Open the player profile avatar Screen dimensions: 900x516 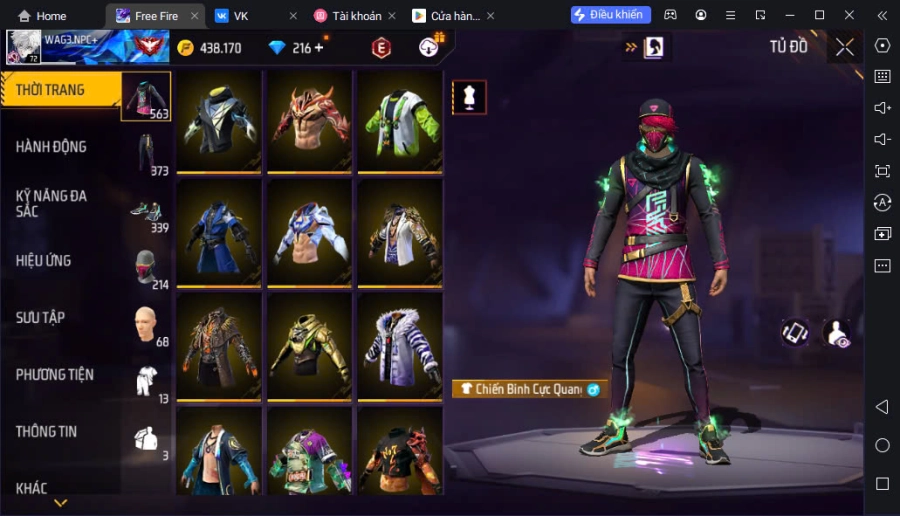coord(24,47)
